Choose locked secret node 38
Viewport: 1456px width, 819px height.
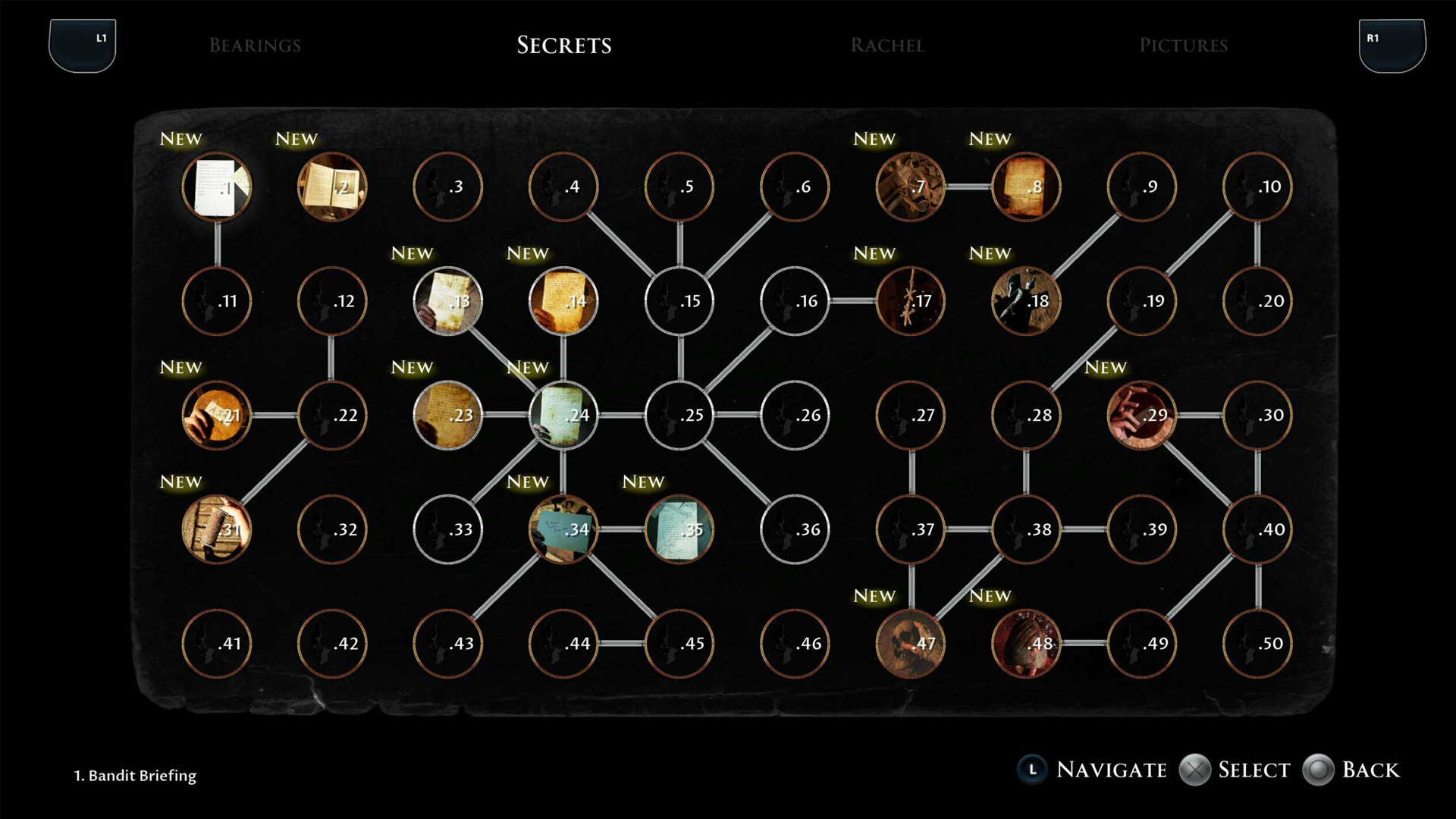pyautogui.click(x=1026, y=529)
